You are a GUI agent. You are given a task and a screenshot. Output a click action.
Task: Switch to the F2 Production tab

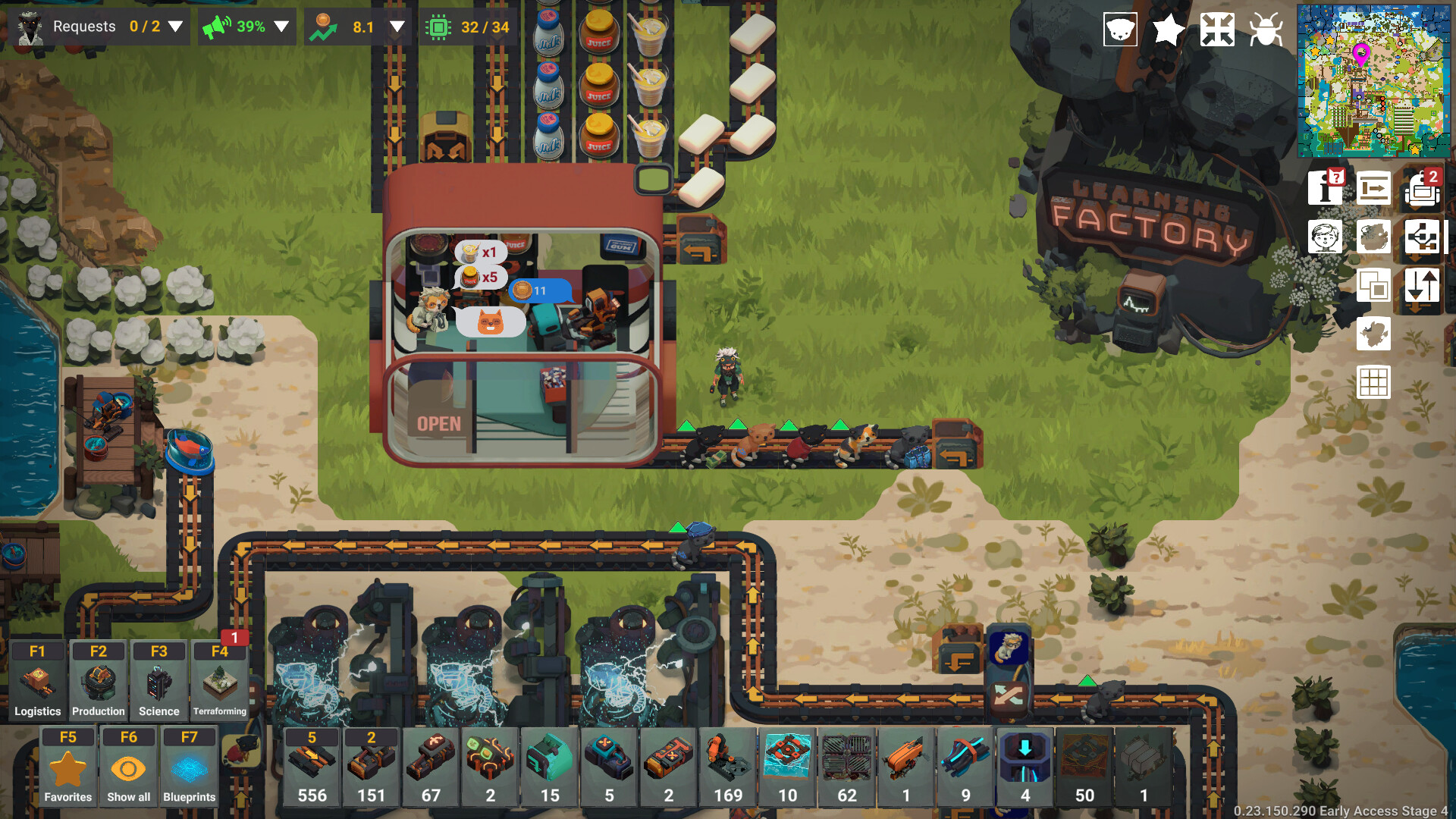[x=97, y=679]
